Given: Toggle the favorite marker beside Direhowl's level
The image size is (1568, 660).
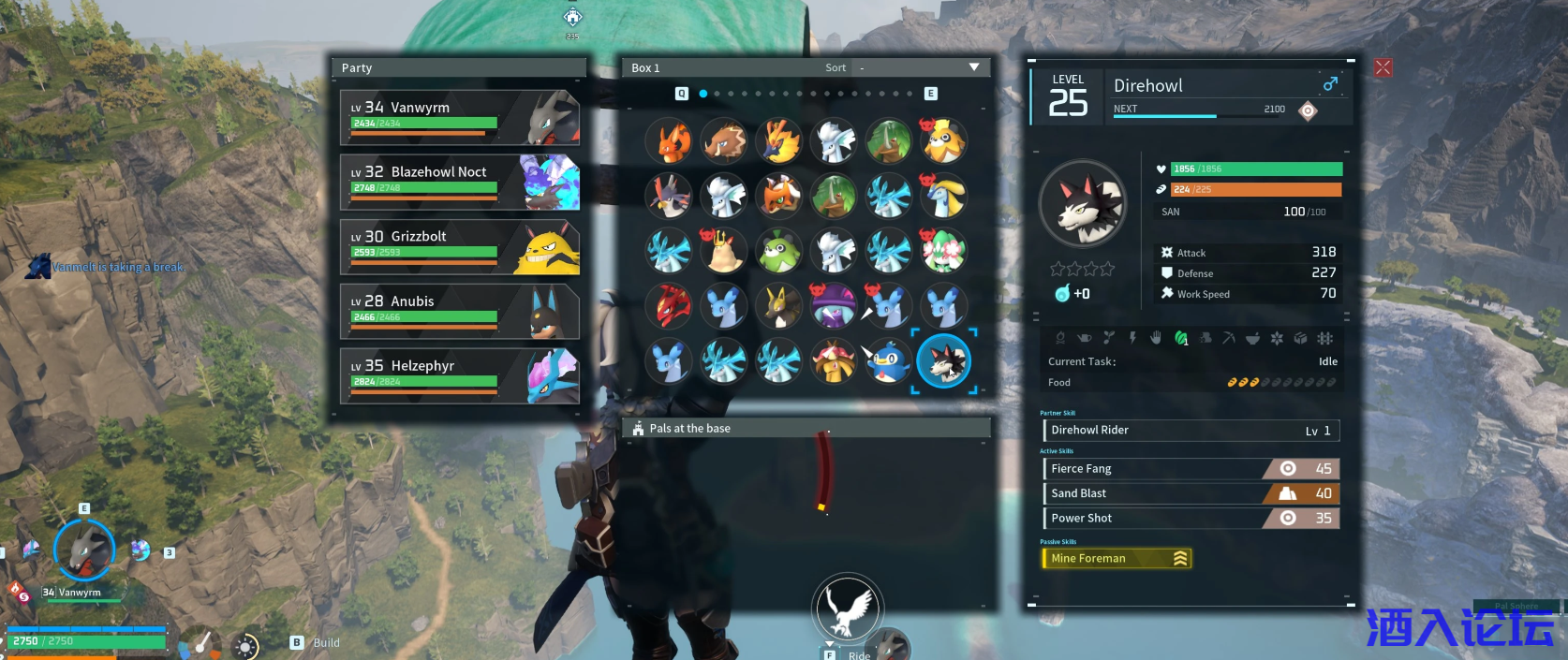Looking at the screenshot, I should (x=1308, y=110).
